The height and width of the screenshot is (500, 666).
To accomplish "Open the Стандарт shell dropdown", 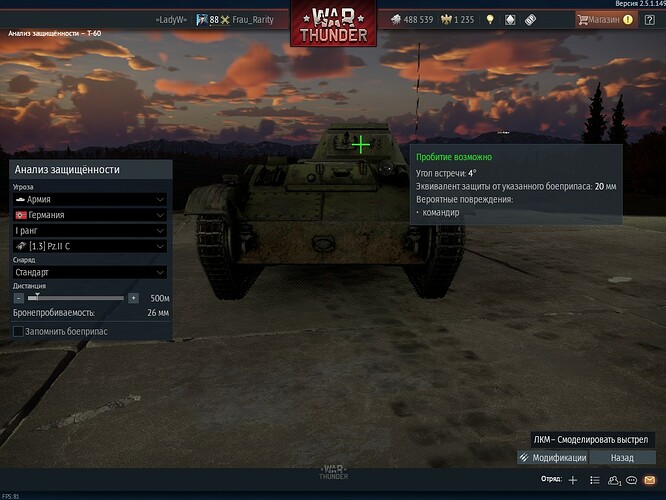I will (x=89, y=271).
